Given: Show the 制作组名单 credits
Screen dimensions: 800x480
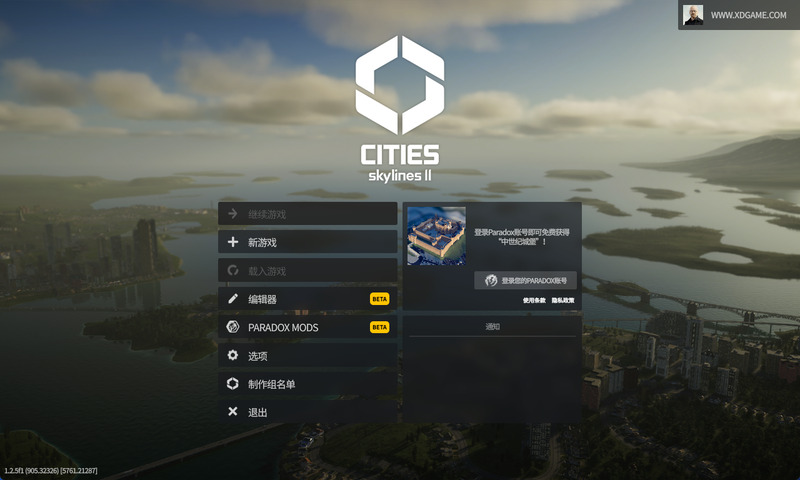Looking at the screenshot, I should (307, 384).
